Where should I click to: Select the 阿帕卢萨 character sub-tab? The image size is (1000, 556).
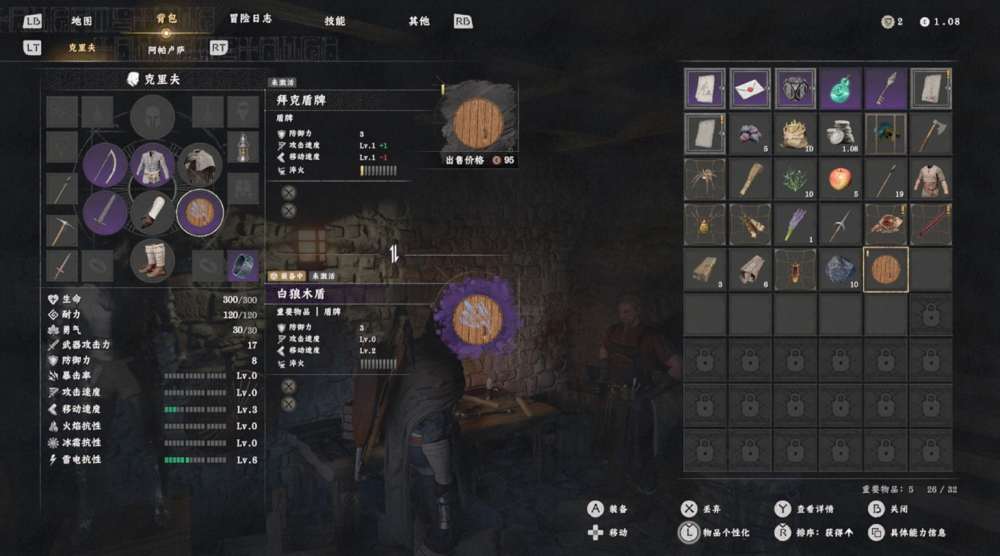(x=166, y=48)
